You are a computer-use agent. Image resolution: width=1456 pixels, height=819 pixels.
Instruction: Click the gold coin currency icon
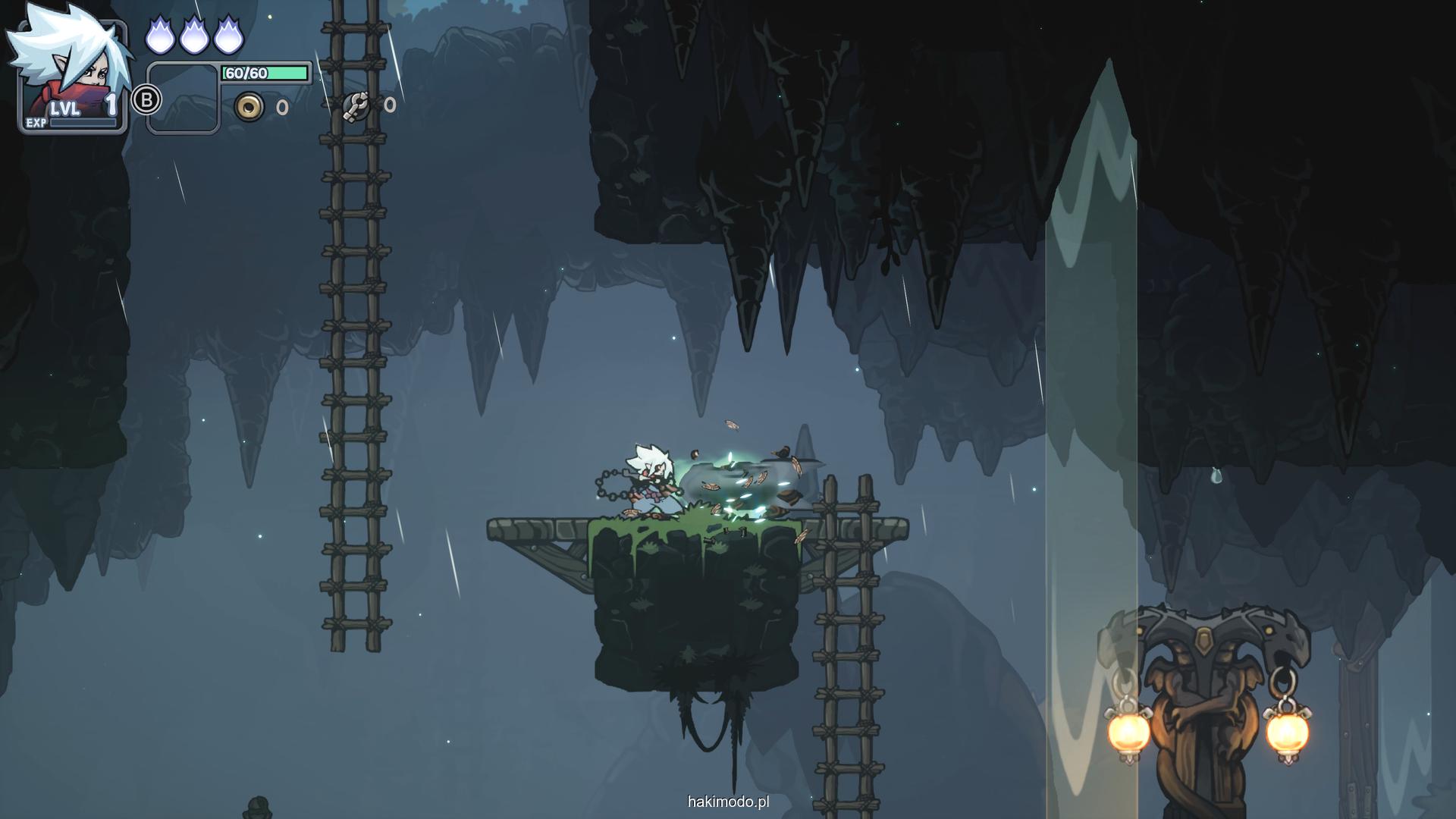pyautogui.click(x=249, y=107)
